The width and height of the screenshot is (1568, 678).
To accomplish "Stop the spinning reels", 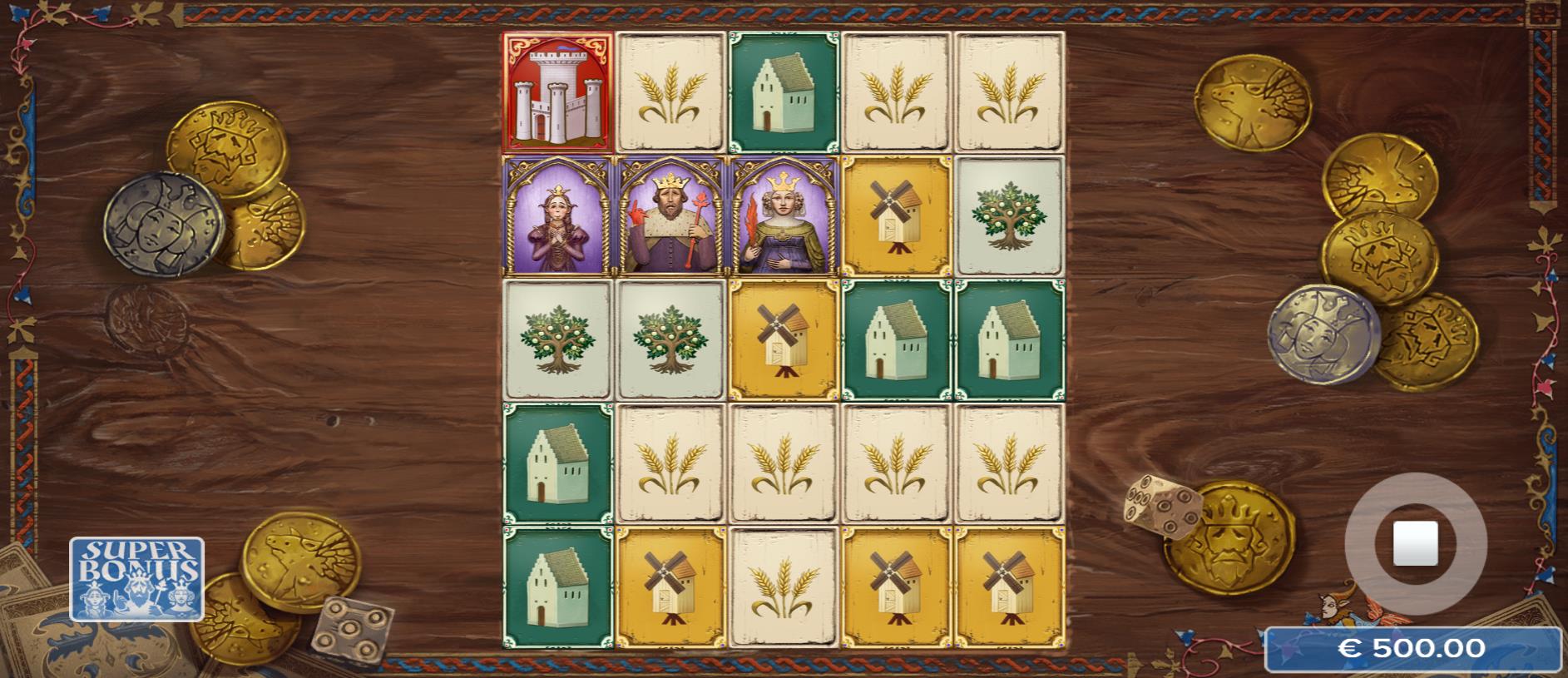I will tap(1415, 543).
